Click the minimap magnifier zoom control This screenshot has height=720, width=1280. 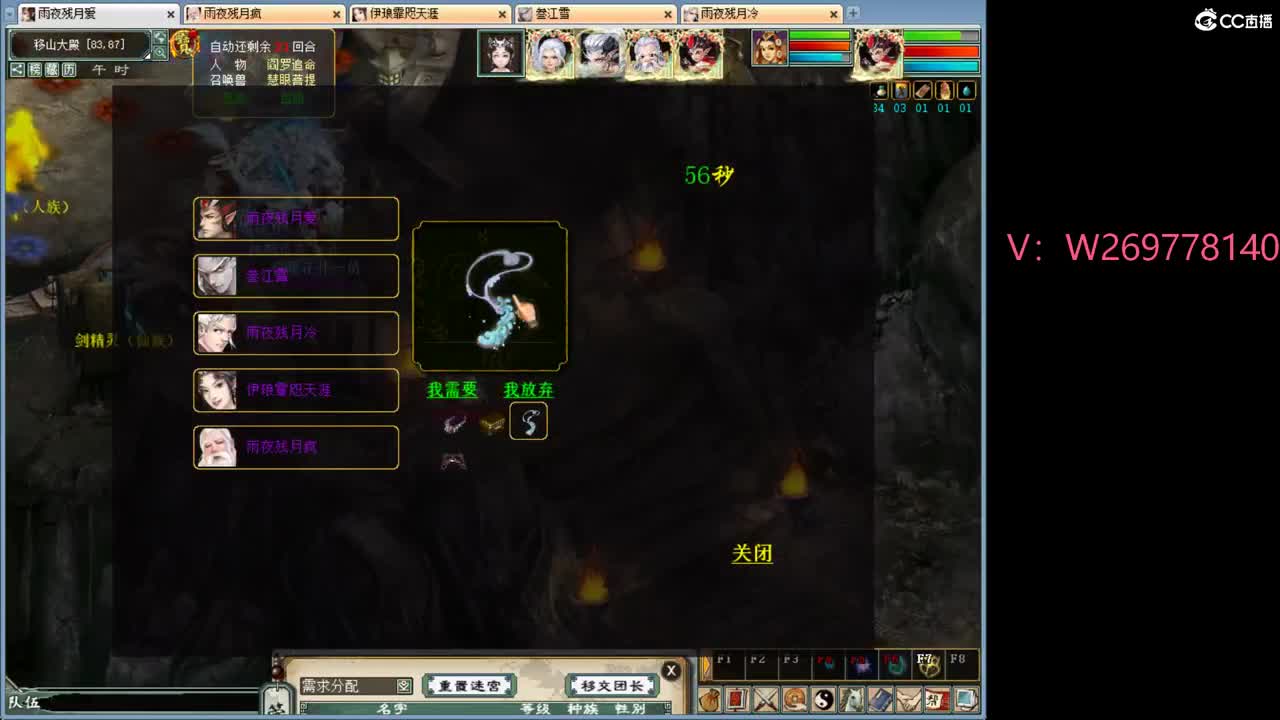tap(159, 51)
